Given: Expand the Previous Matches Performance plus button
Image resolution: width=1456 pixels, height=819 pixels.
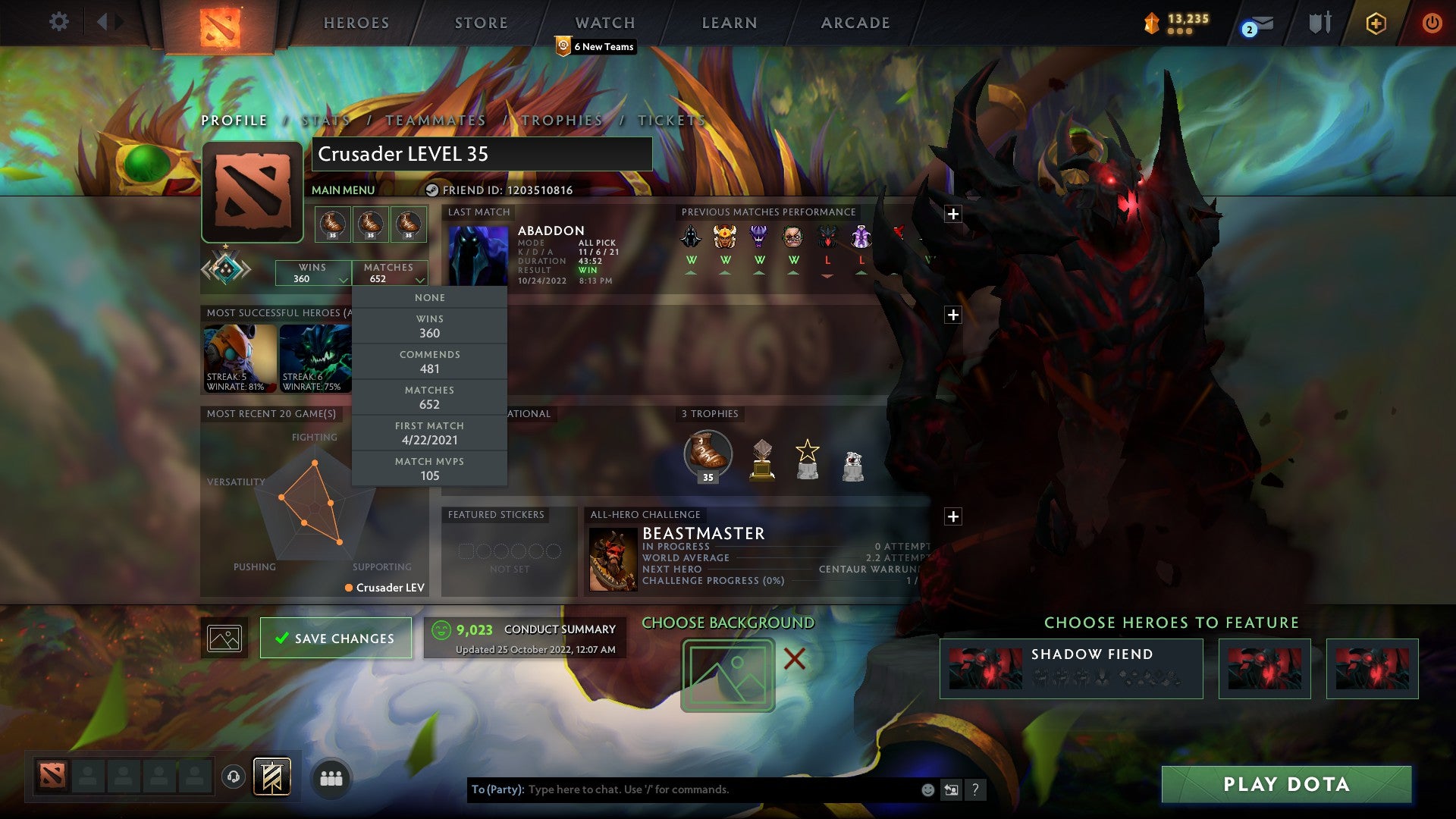Looking at the screenshot, I should tap(953, 215).
